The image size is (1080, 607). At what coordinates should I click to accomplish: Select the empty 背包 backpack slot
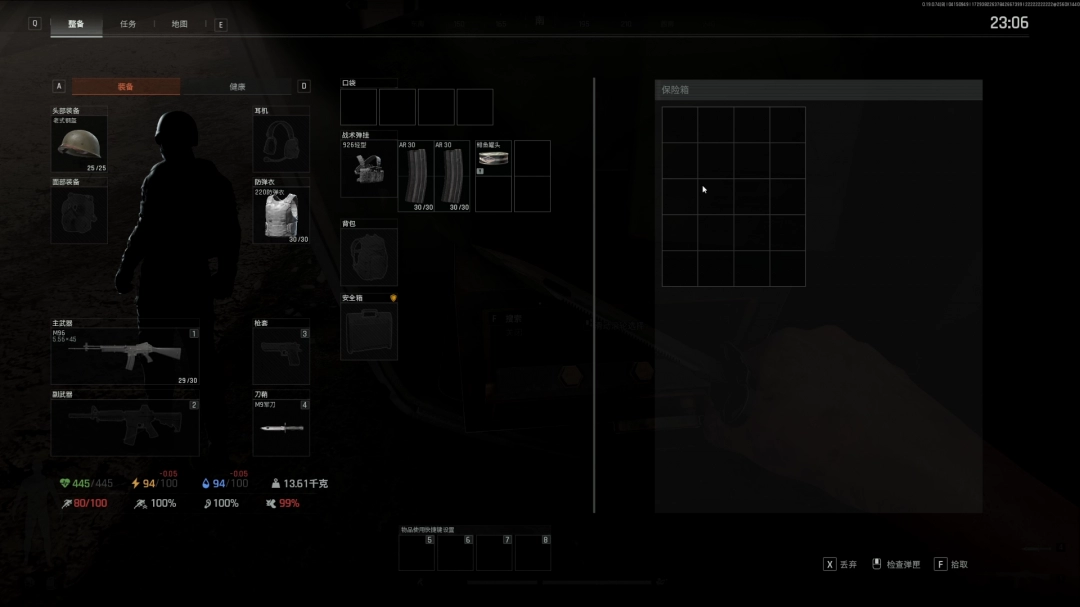[x=369, y=257]
